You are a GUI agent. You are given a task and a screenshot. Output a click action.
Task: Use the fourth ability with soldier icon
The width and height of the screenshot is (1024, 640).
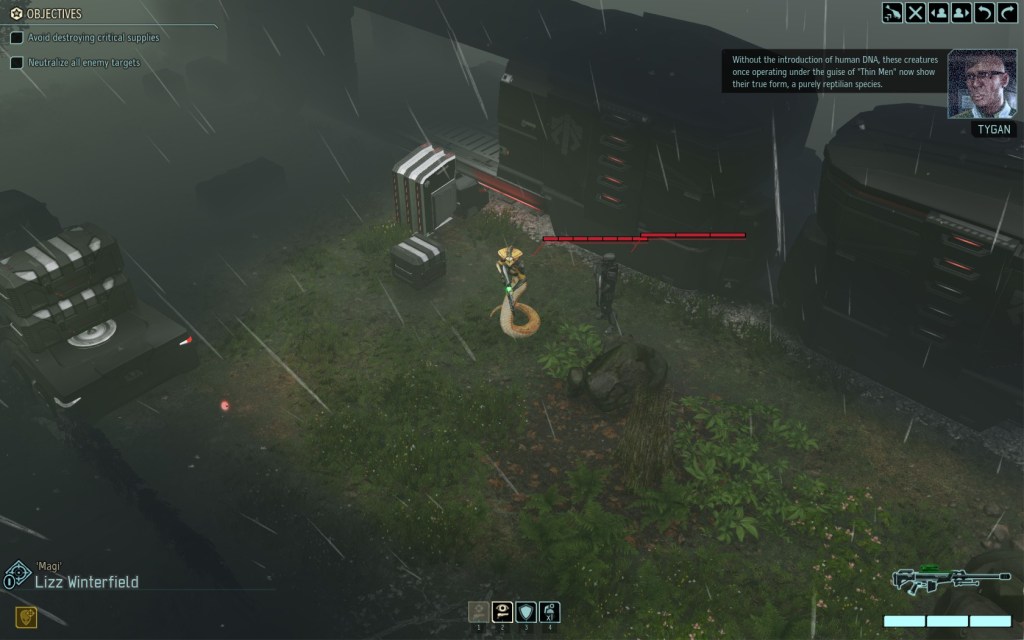tap(549, 611)
